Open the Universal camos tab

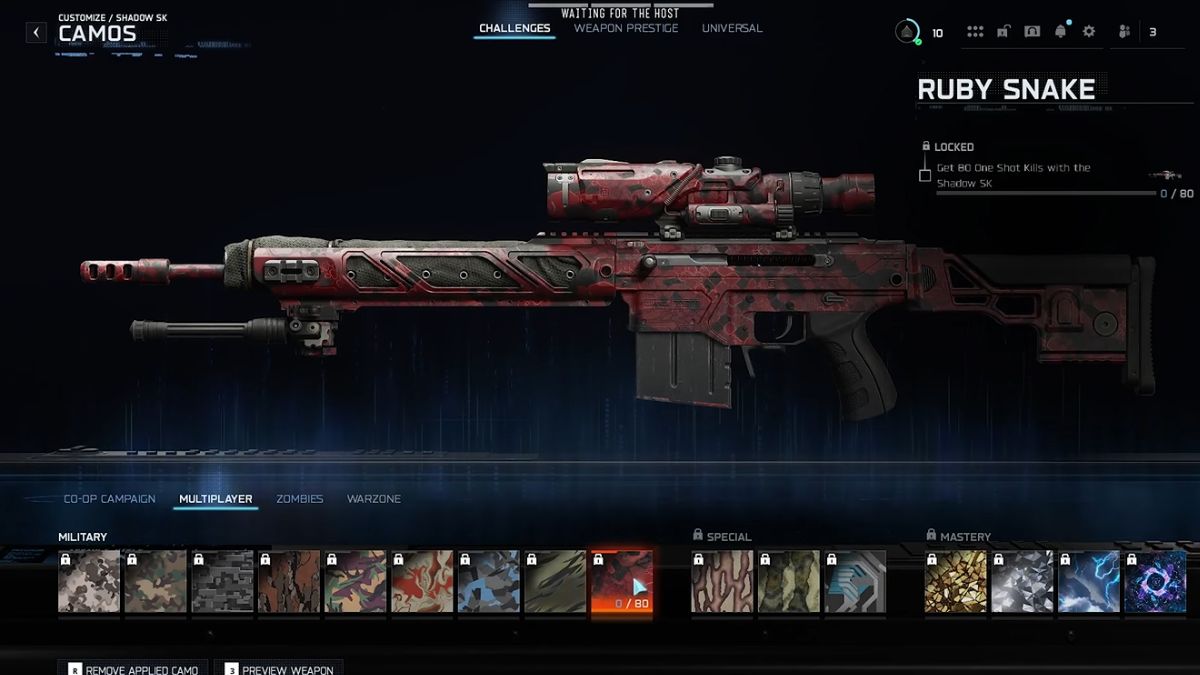tap(732, 28)
